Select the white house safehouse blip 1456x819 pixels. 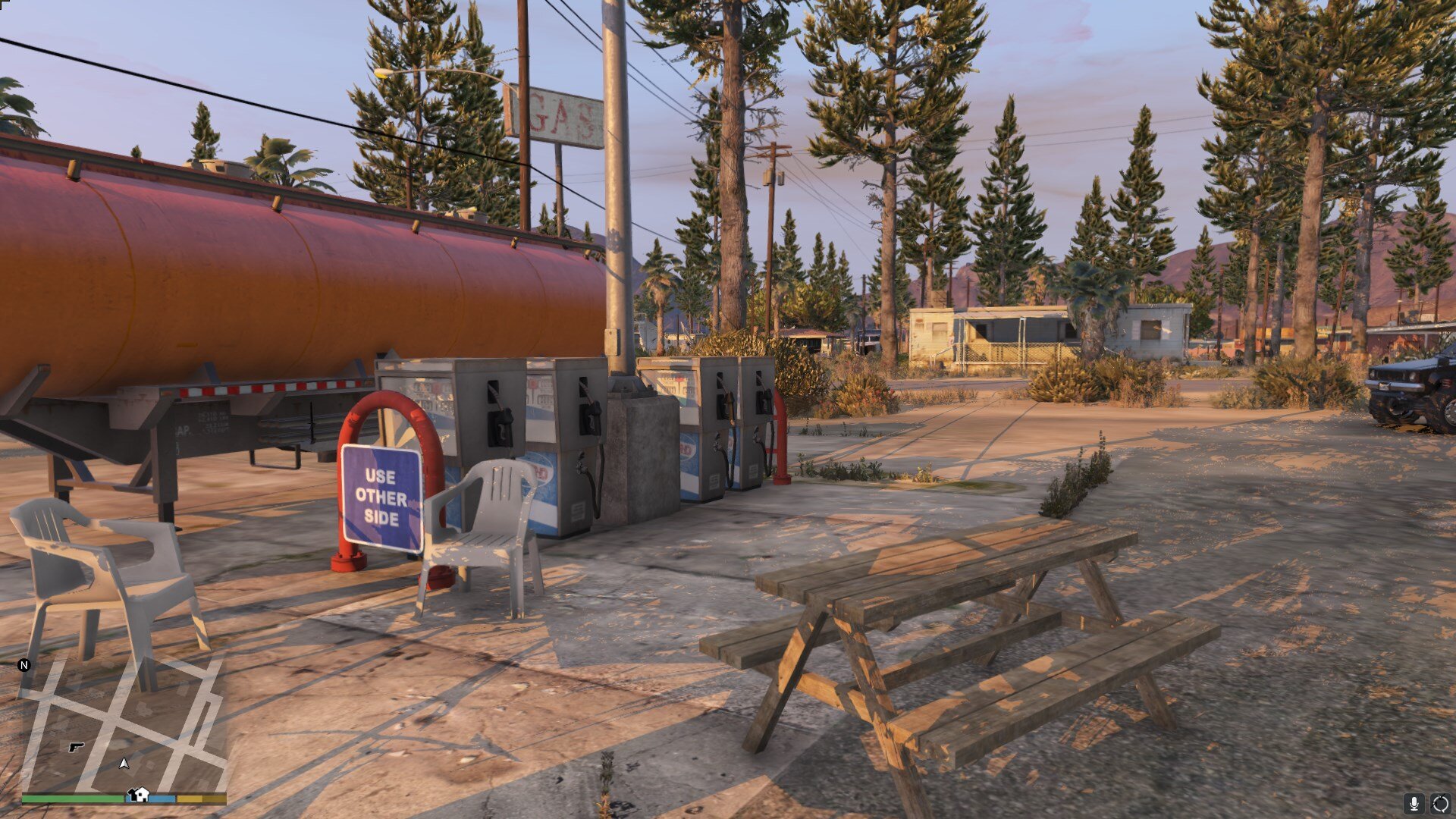138,795
